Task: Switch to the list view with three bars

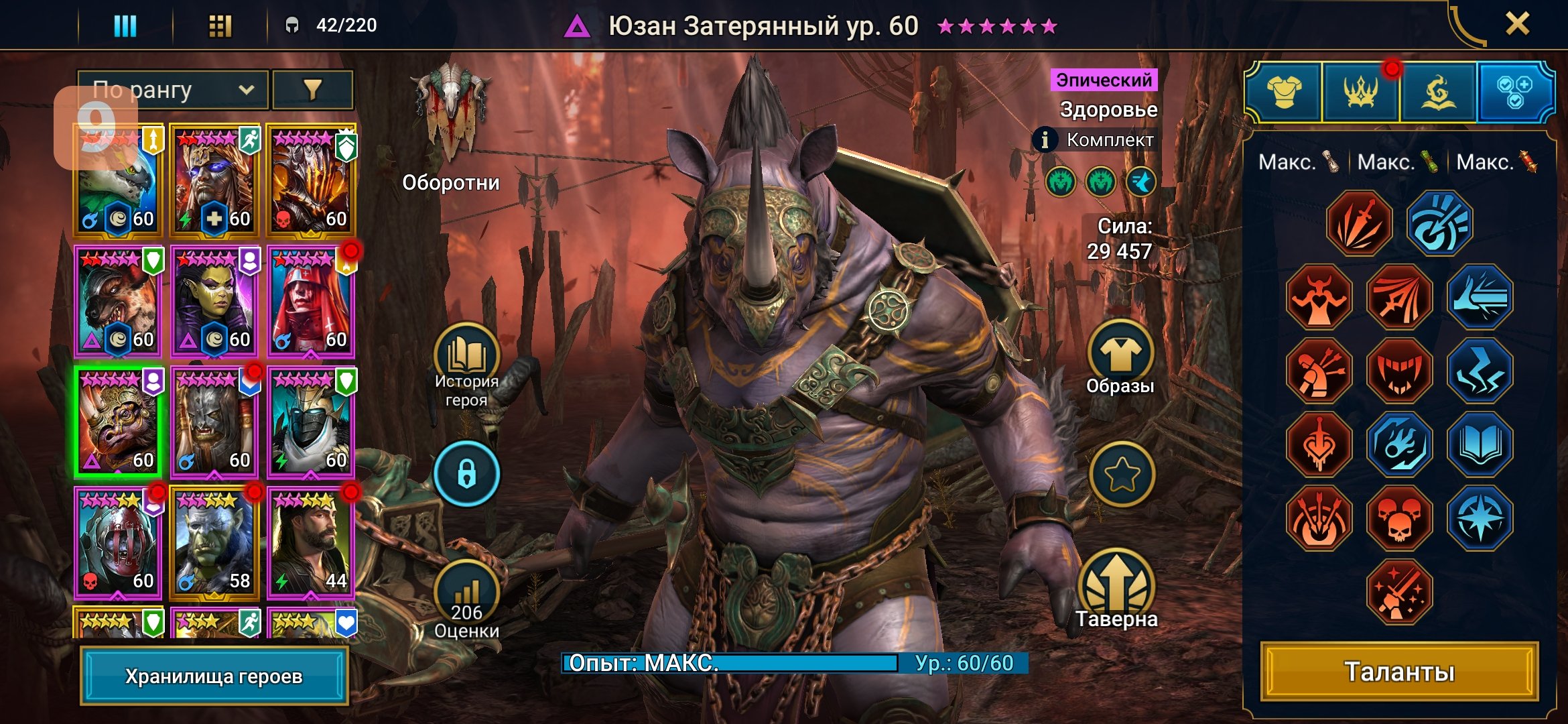Action: click(x=125, y=26)
